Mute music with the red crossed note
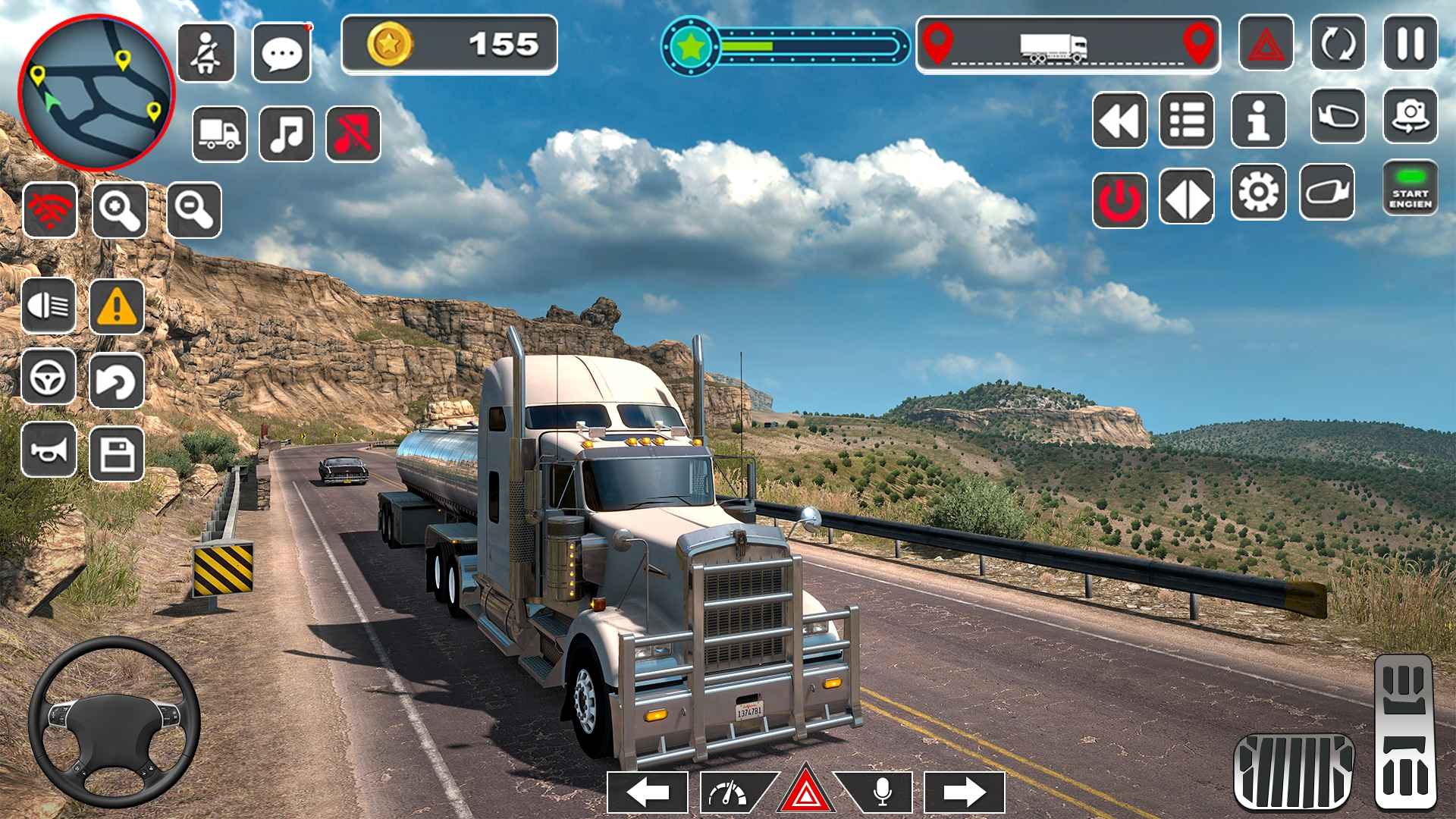1456x819 pixels. [353, 134]
